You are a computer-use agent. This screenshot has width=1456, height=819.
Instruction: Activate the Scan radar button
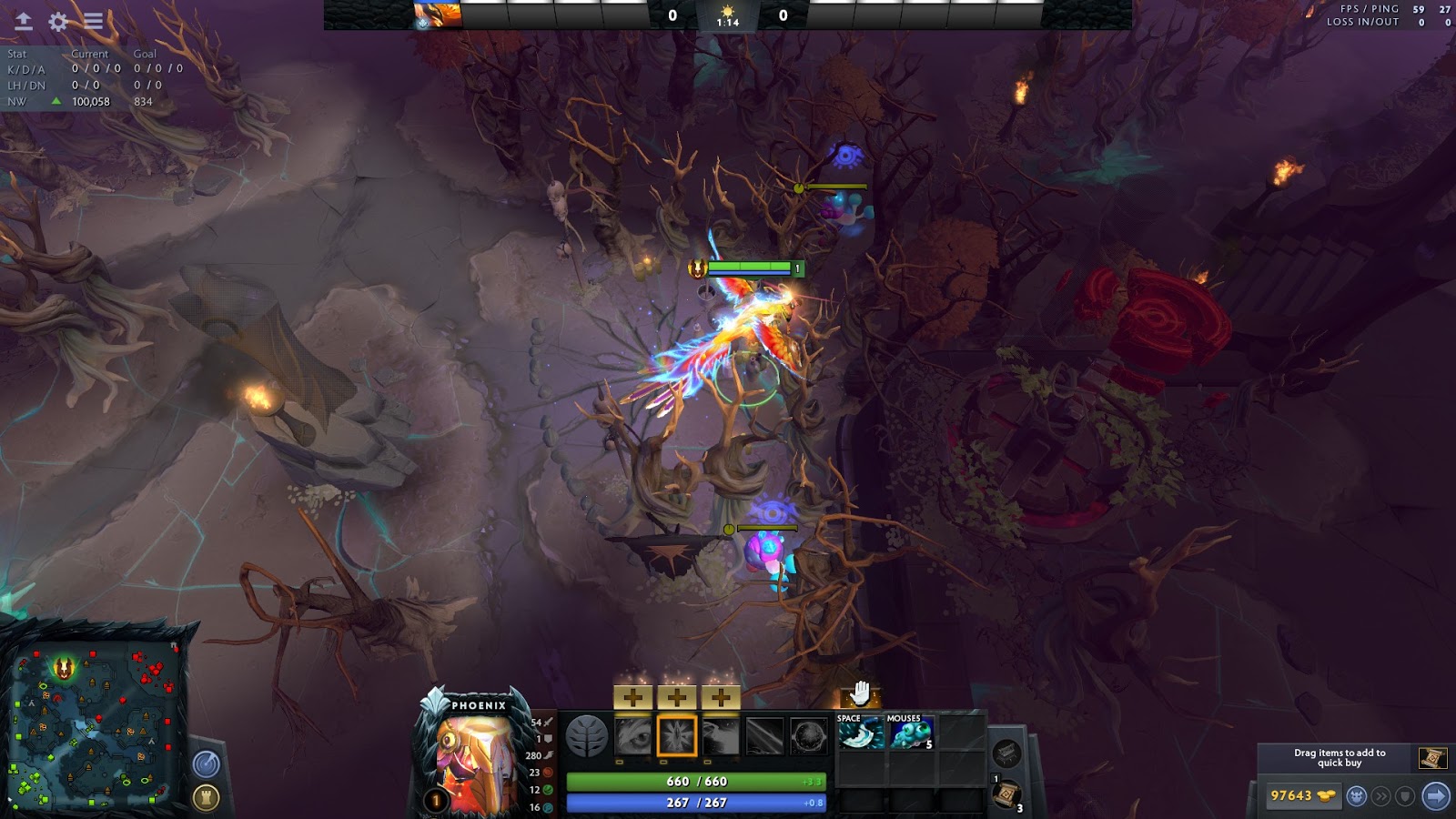[x=207, y=764]
